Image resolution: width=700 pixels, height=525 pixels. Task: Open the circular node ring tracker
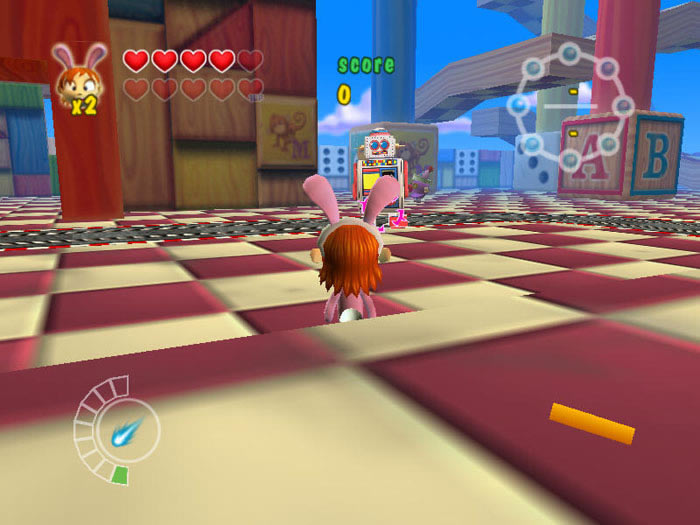[x=570, y=105]
